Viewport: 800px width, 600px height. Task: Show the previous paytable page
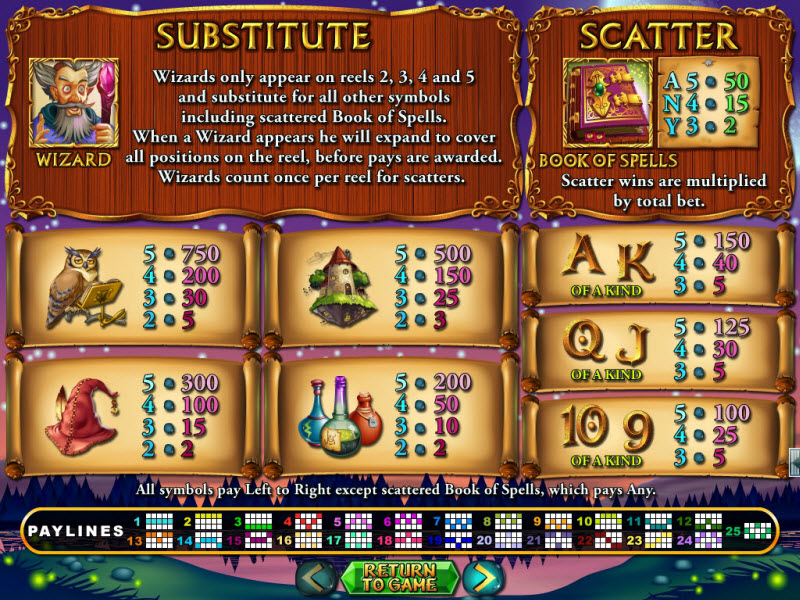(x=316, y=578)
